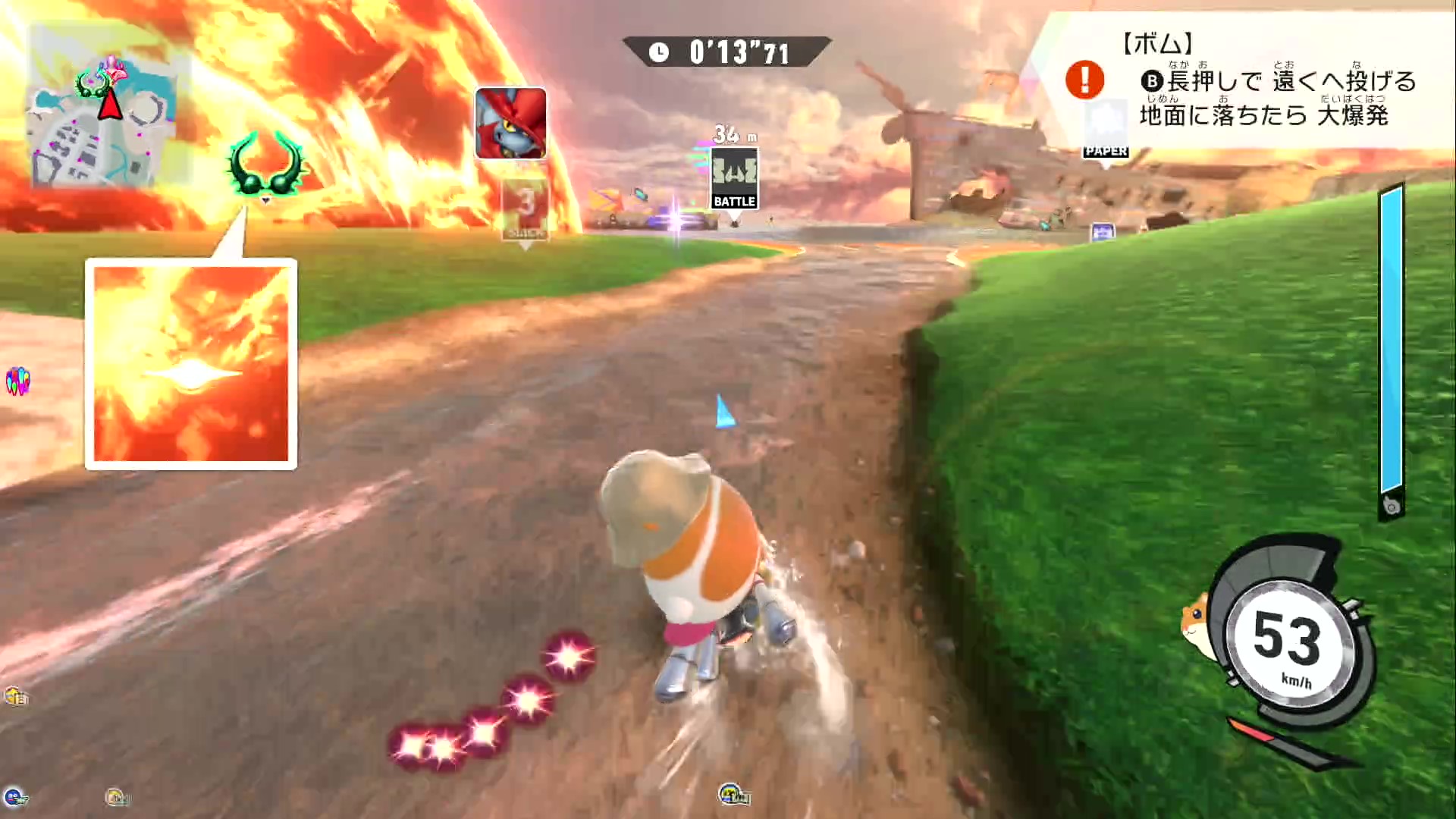This screenshot has height=819, width=1456.
Task: Select the fiery event preview thumbnail
Action: (191, 364)
